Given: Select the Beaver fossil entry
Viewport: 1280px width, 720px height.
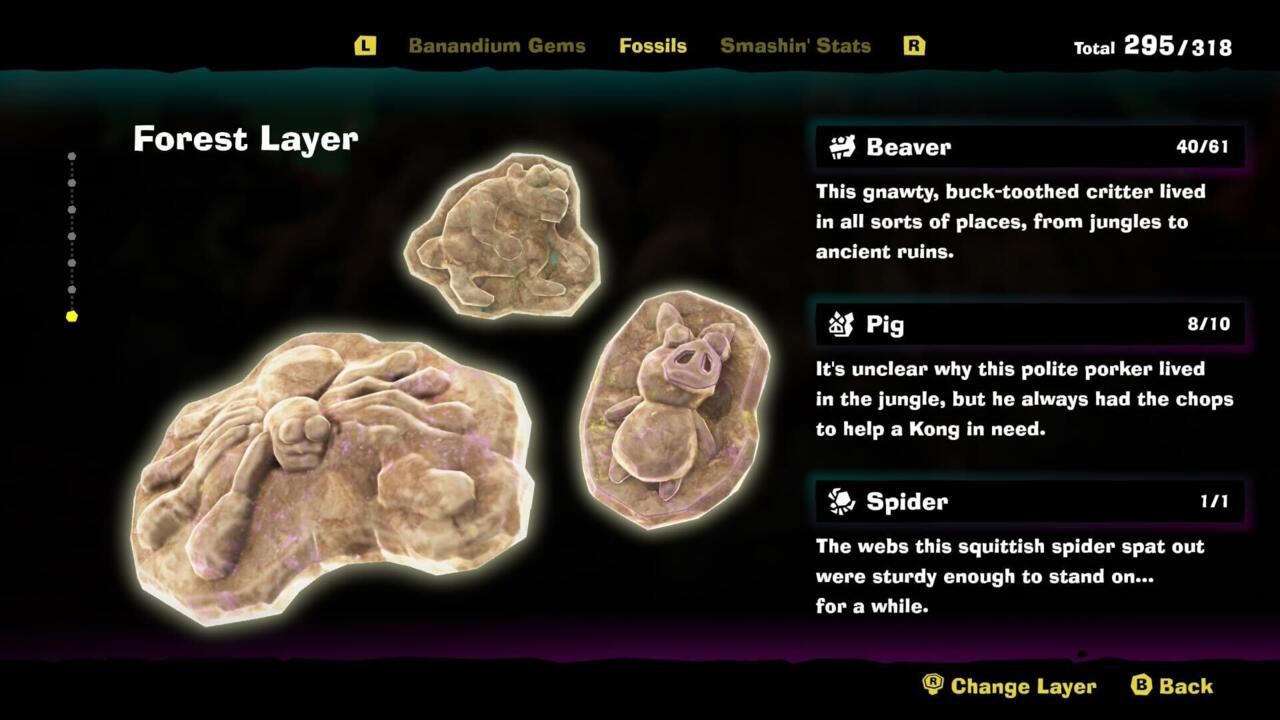Looking at the screenshot, I should pyautogui.click(x=1030, y=147).
